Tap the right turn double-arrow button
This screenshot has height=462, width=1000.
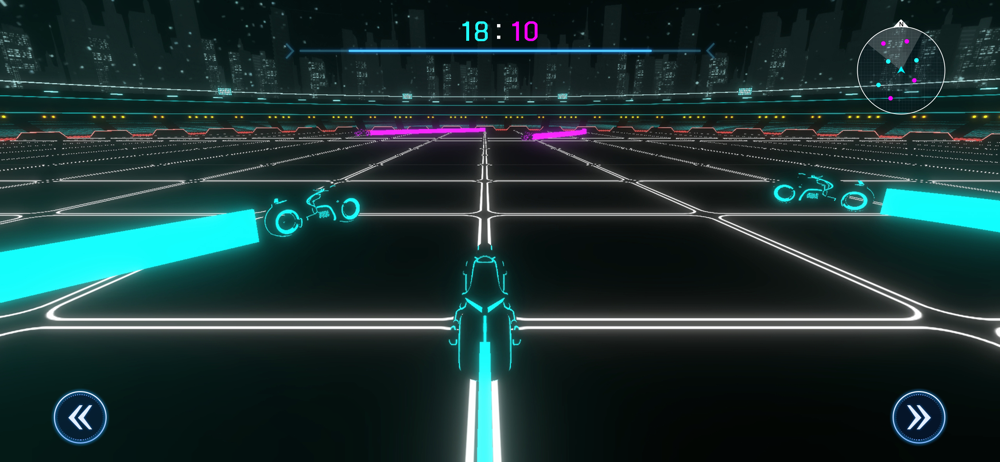click(x=918, y=417)
